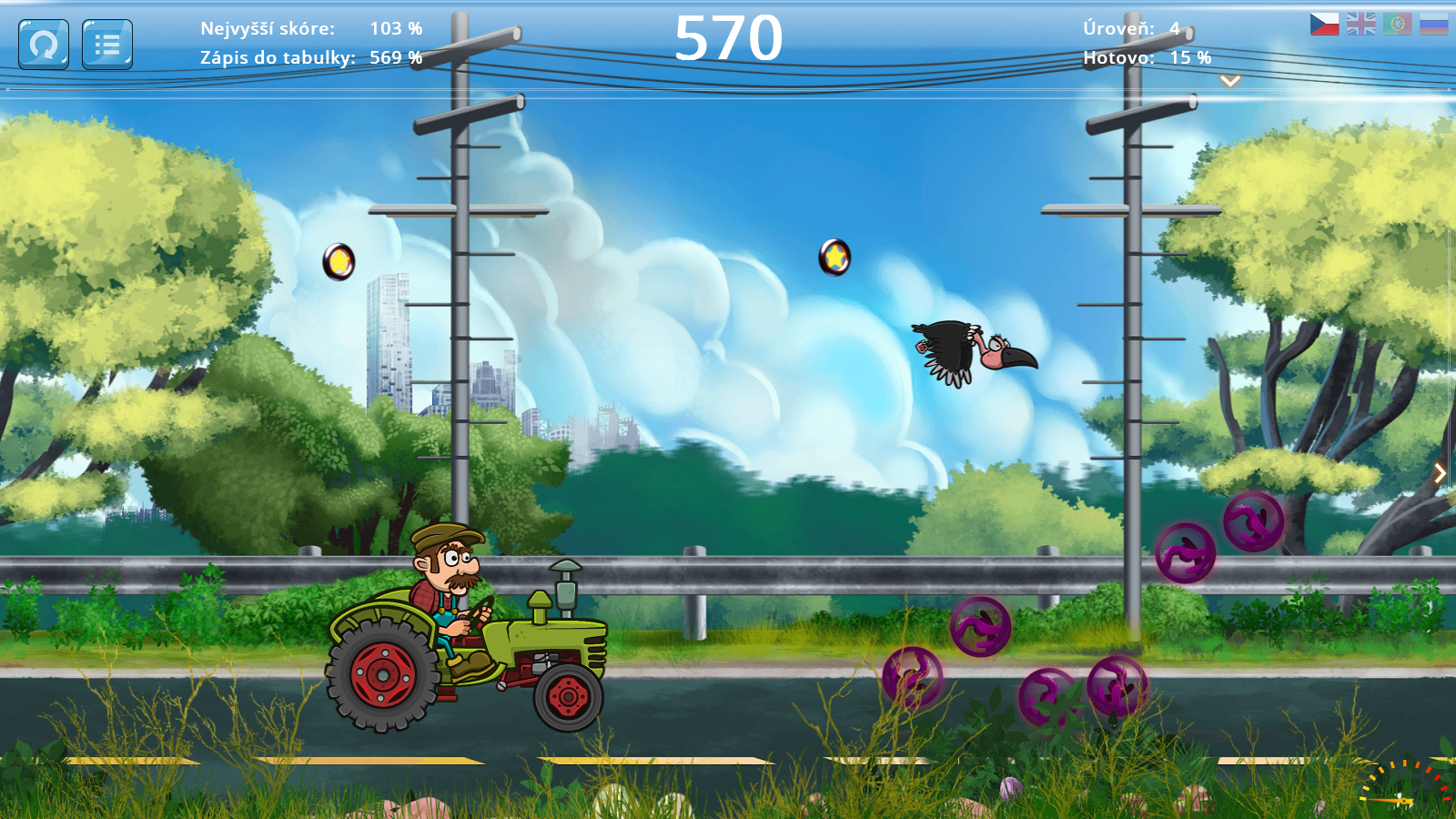
Task: Click the star coin near the vulture
Action: pyautogui.click(x=834, y=259)
